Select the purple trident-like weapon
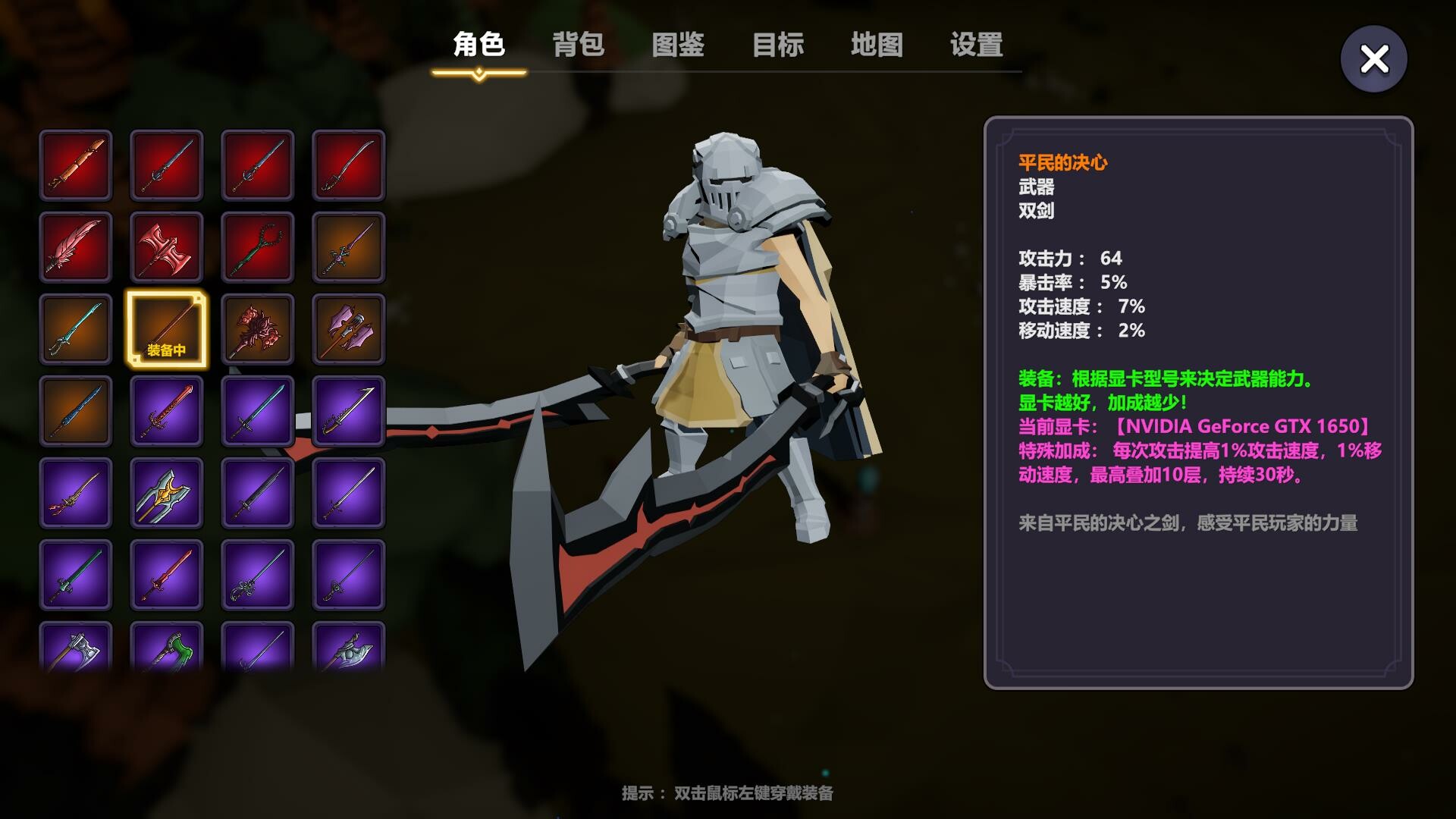 coord(166,494)
